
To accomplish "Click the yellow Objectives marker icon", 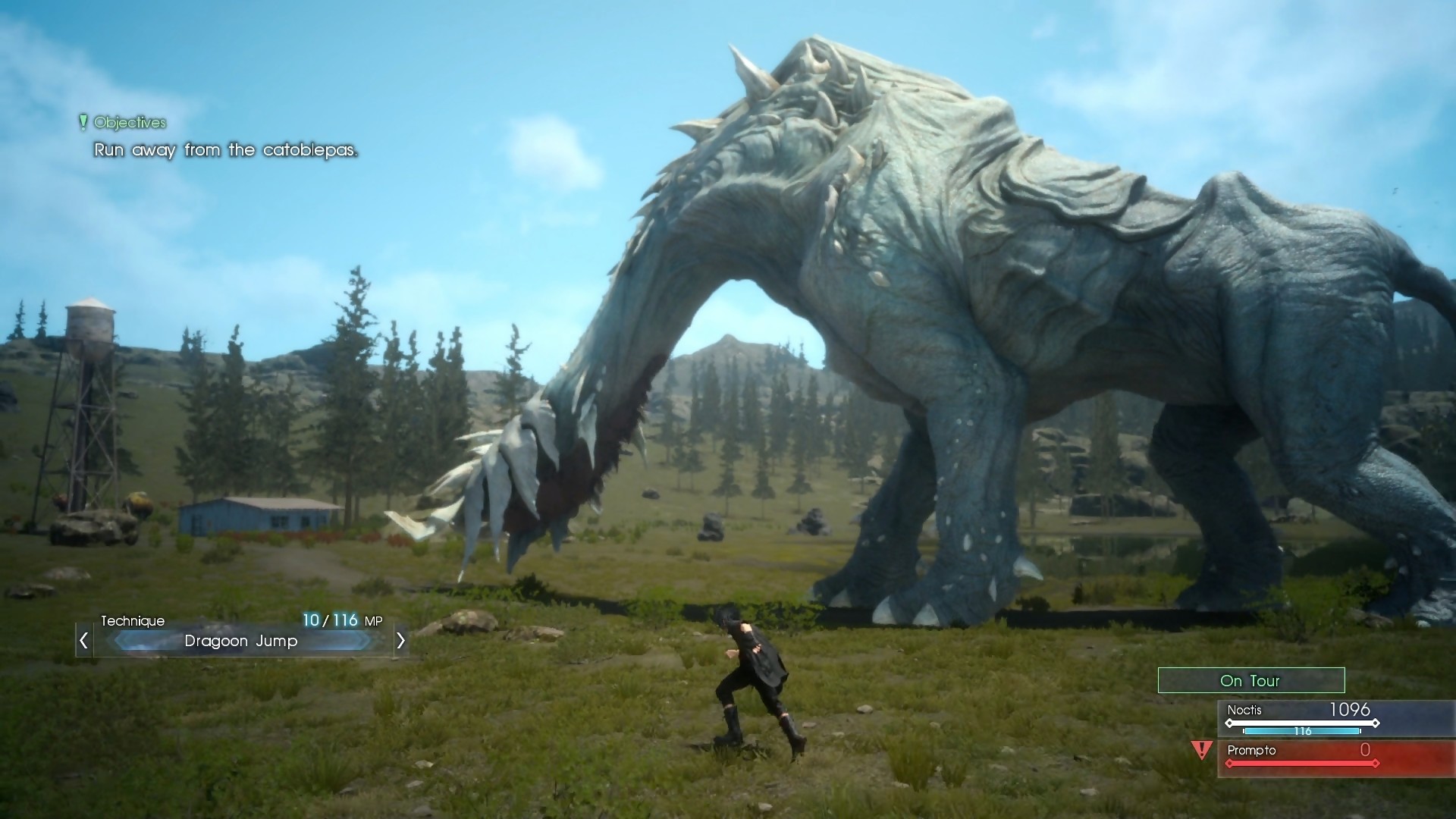I will pos(83,122).
